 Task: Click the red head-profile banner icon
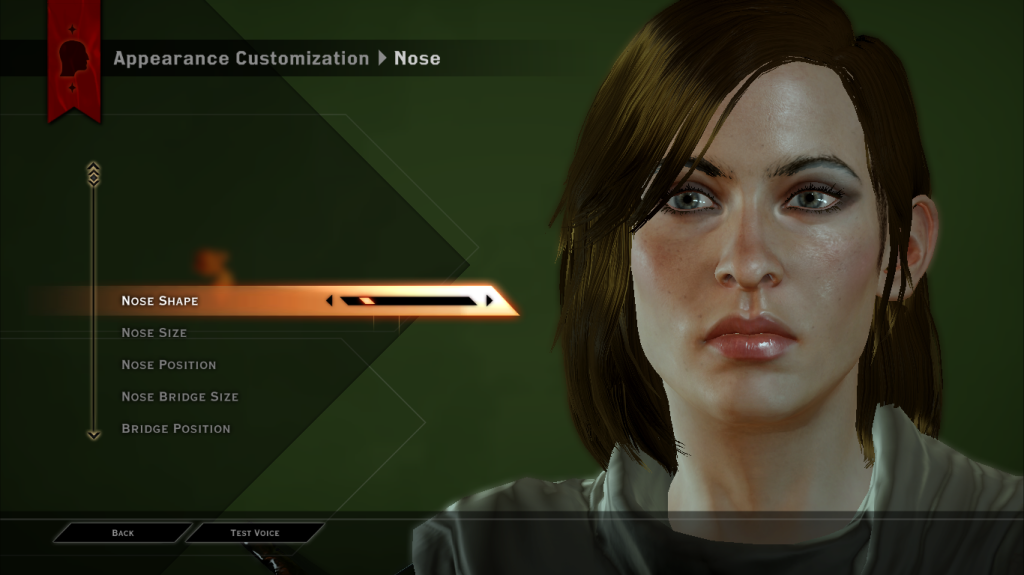point(74,58)
